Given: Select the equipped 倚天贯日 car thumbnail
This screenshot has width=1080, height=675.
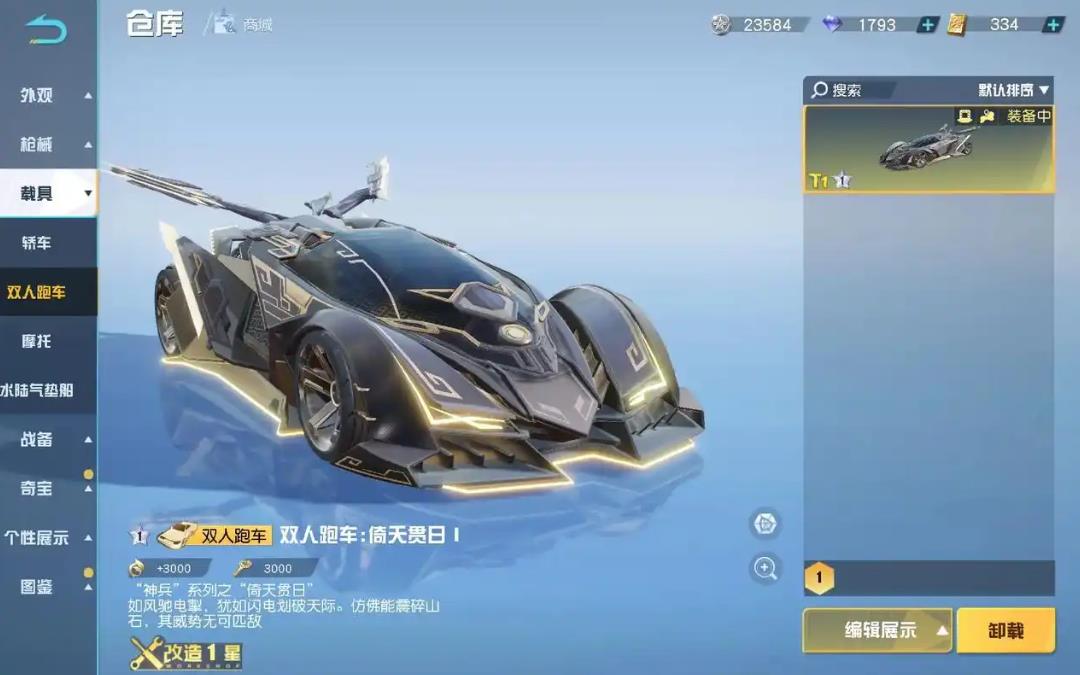Looking at the screenshot, I should (928, 149).
